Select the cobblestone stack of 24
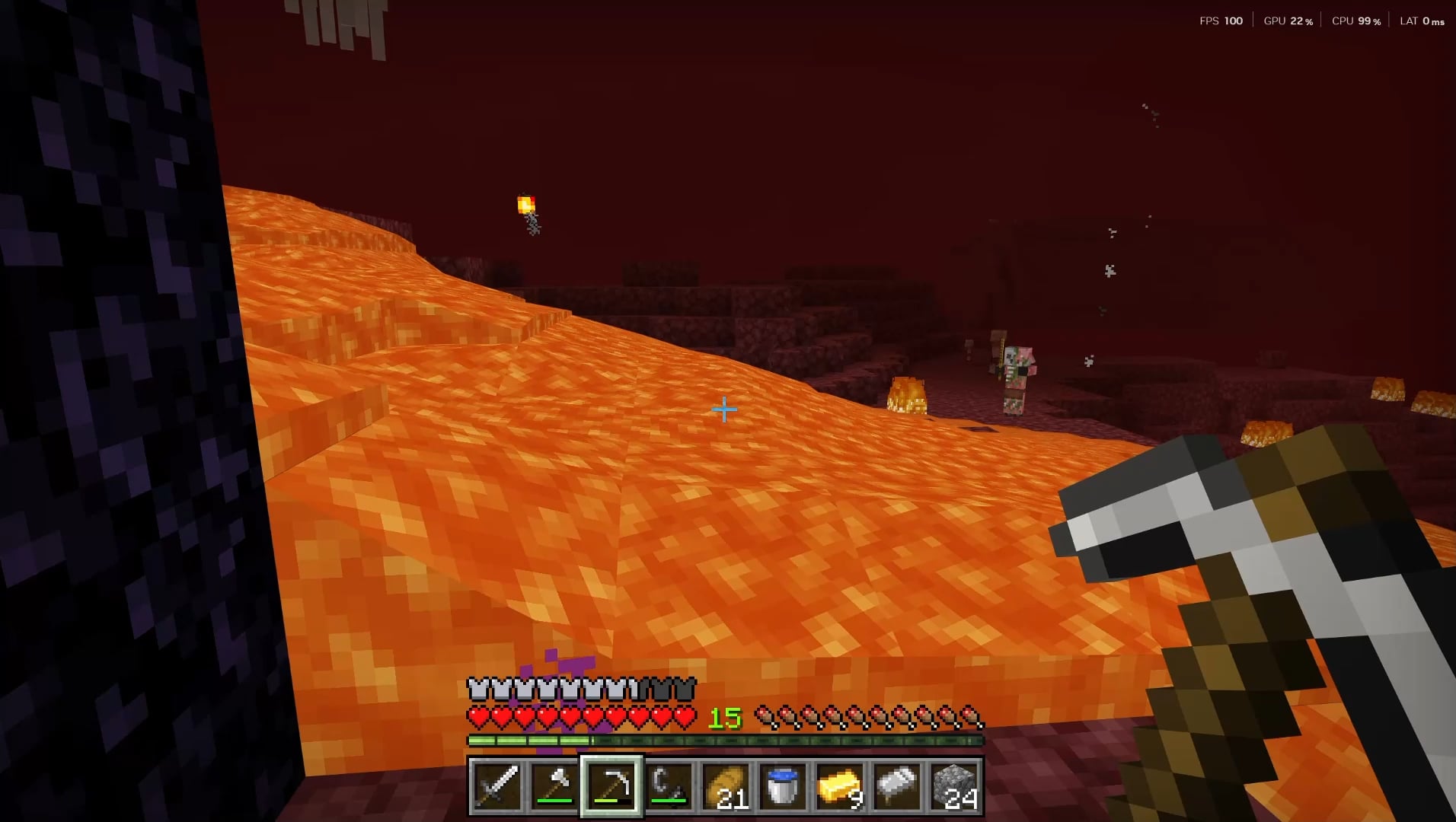This screenshot has width=1456, height=822. (954, 785)
